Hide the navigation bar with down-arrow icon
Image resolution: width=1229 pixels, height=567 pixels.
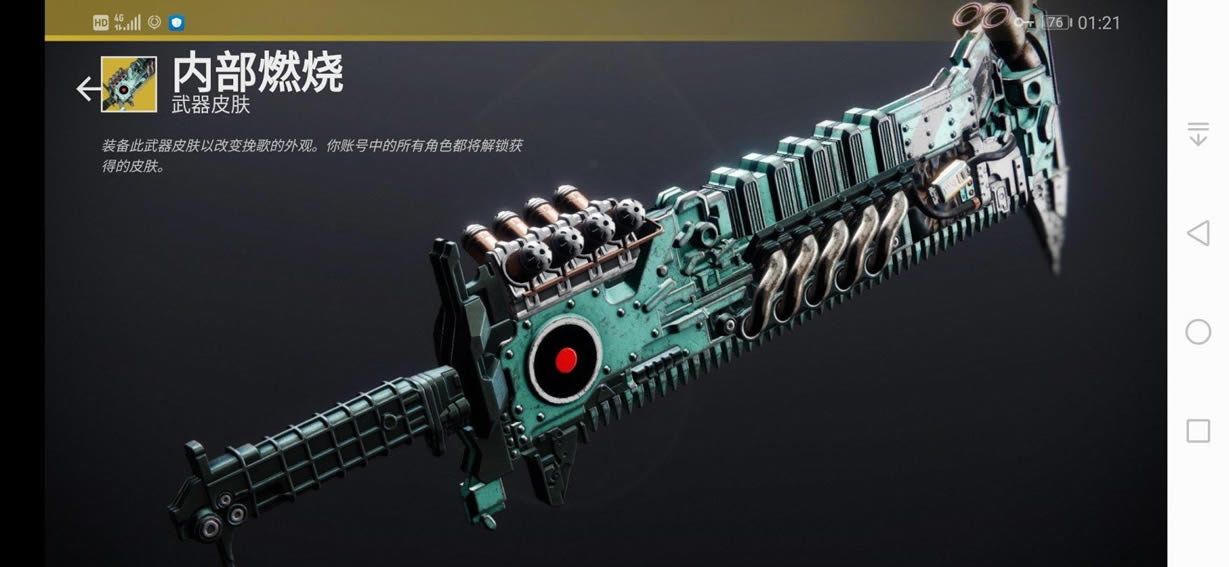click(1198, 134)
